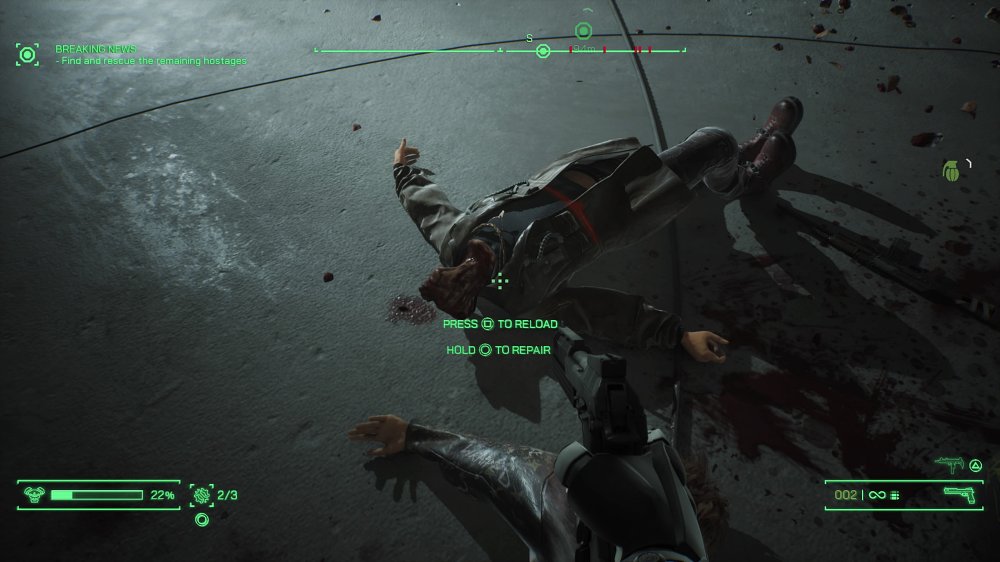Select the equipped pistol weapon icon
The height and width of the screenshot is (562, 1000).
tap(958, 495)
